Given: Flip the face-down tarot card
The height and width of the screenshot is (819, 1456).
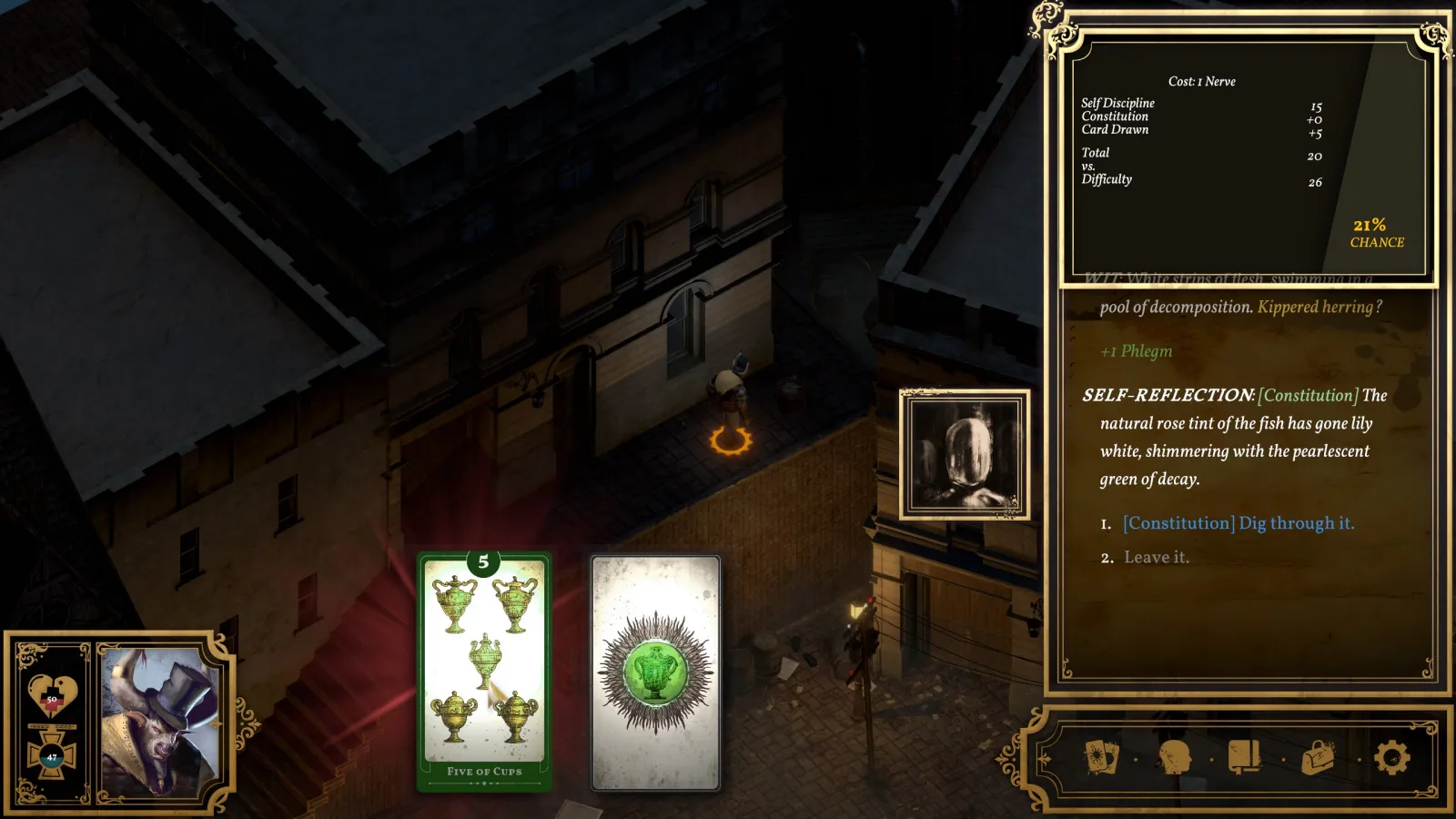Looking at the screenshot, I should 655,673.
